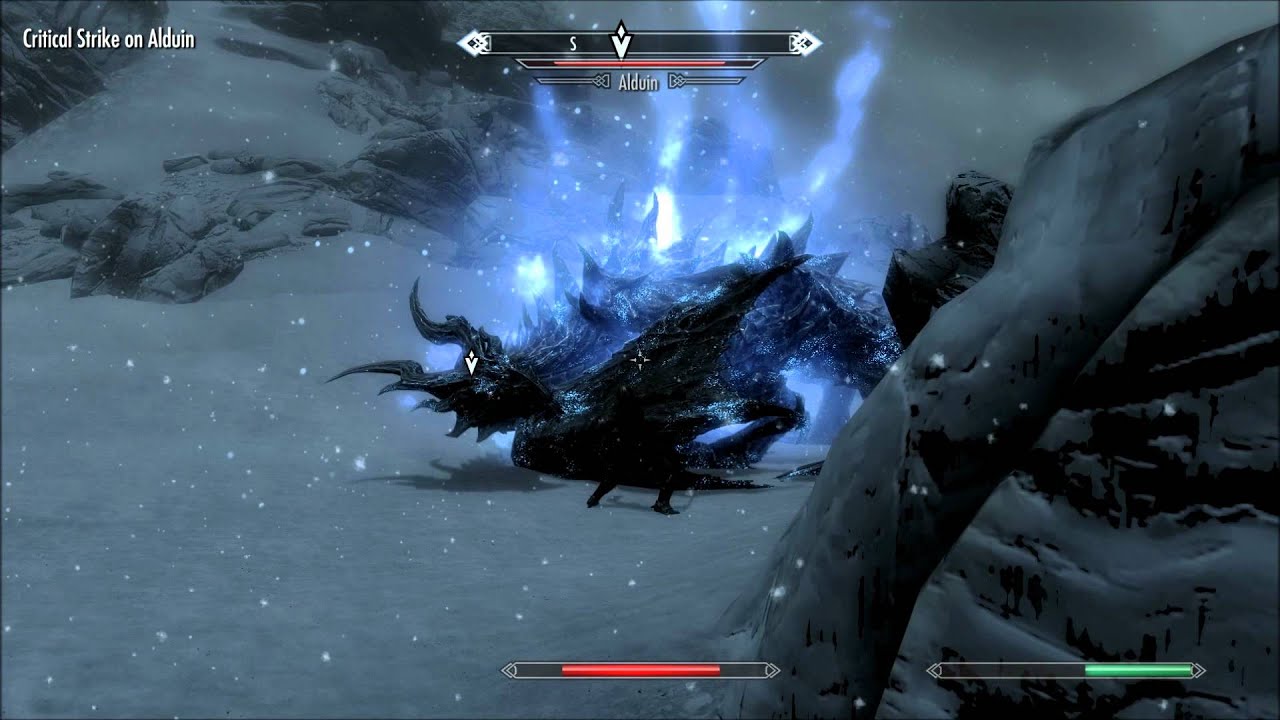The height and width of the screenshot is (720, 1280).
Task: Click the quest marker on the compass
Action: coord(621,41)
